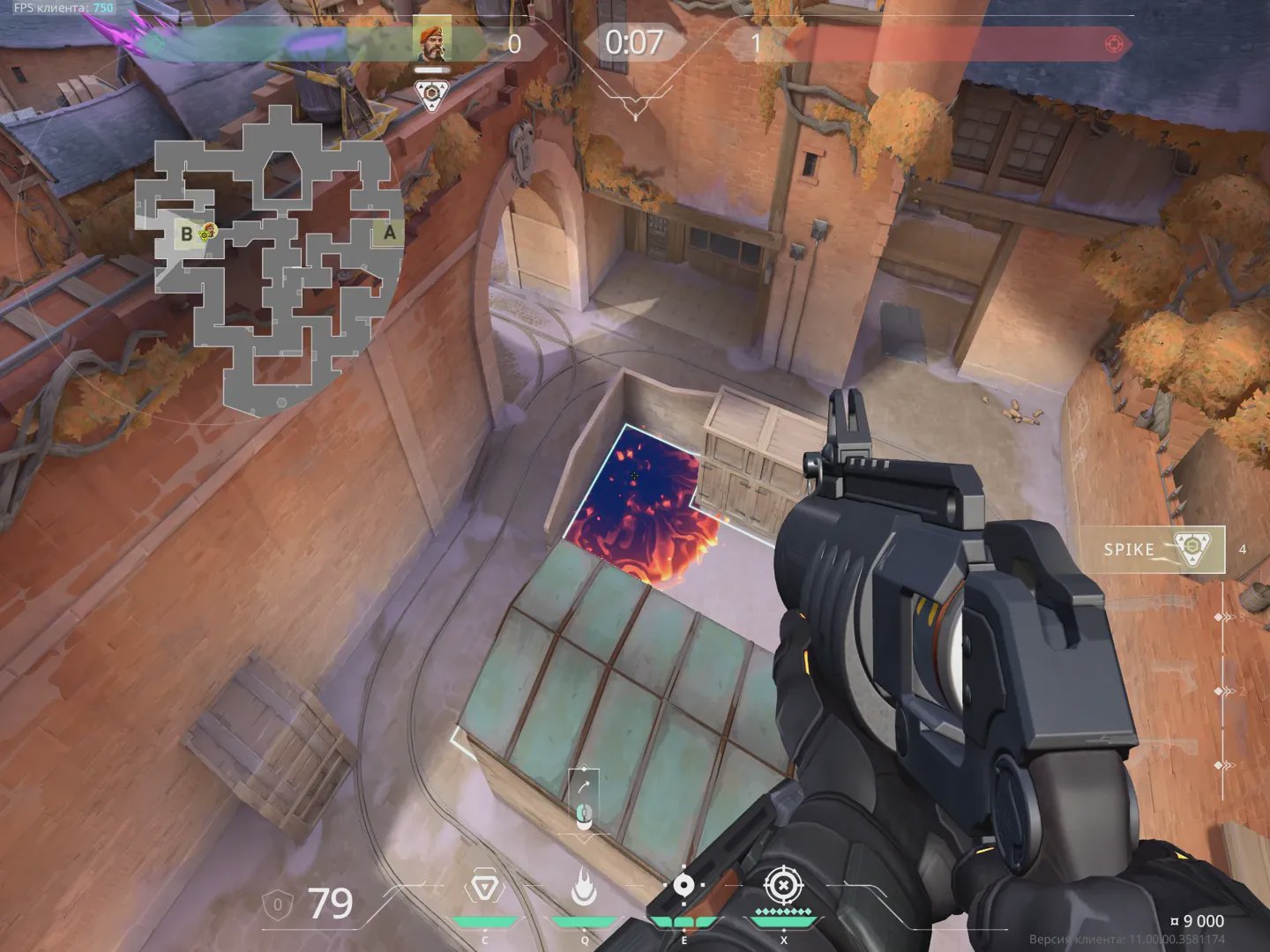Activate the Stim Beacon ability
This screenshot has width=1270, height=952.
(x=484, y=888)
